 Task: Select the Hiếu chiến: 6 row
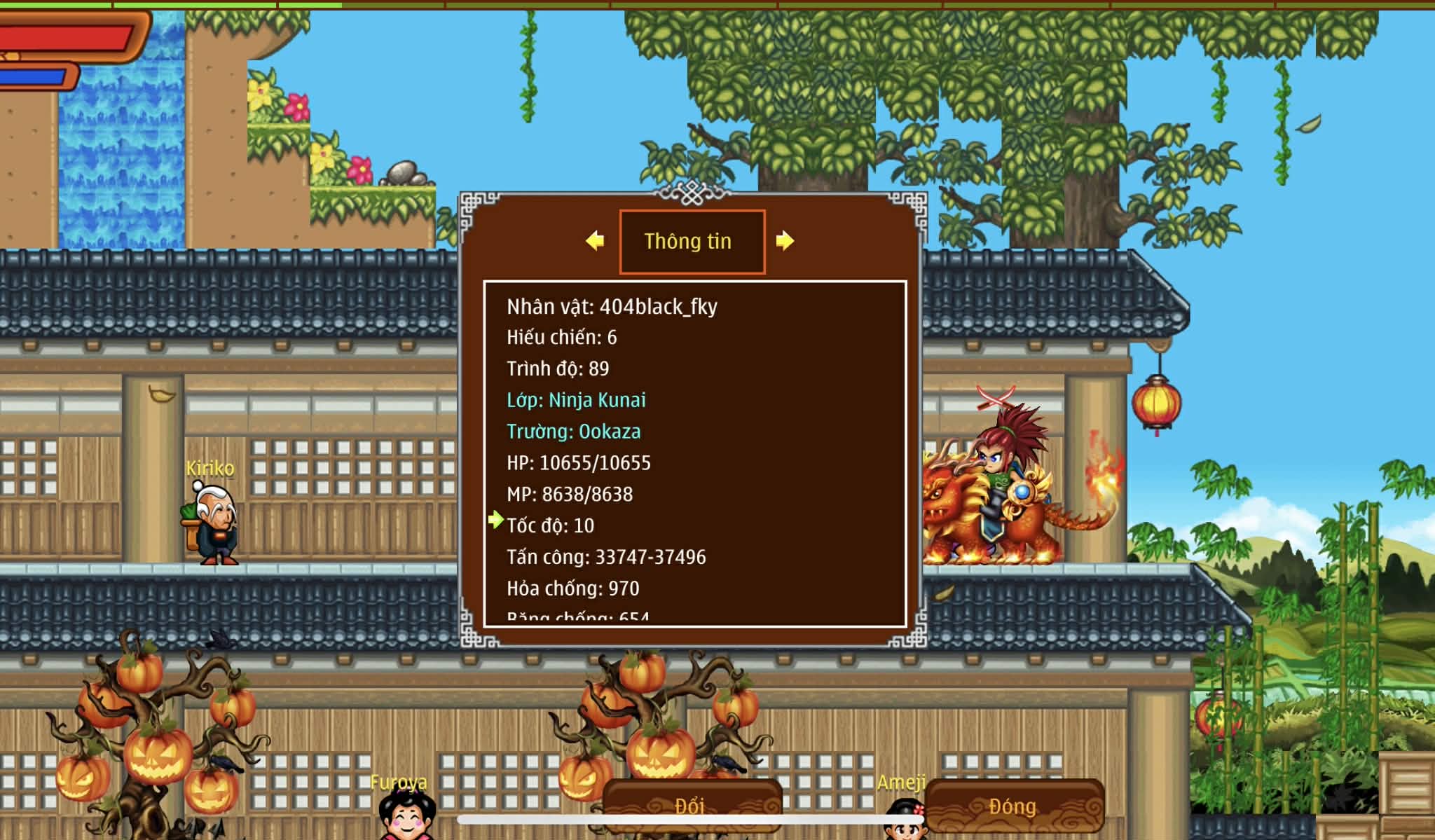pos(561,338)
